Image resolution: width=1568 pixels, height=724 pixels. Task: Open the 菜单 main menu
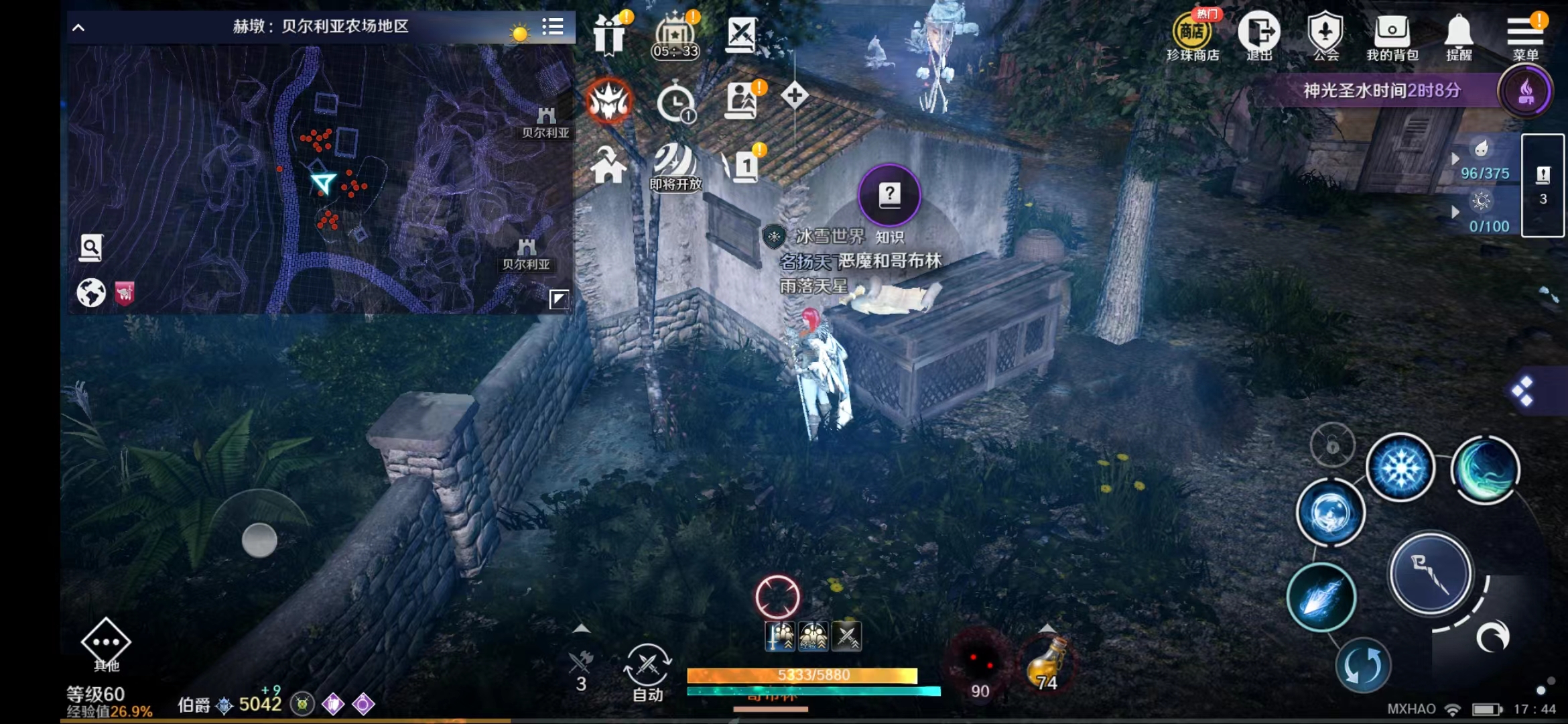pos(1525,30)
